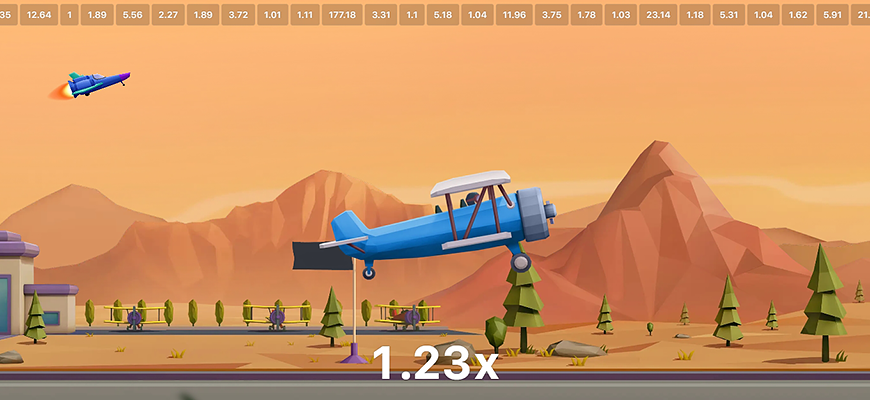Viewport: 870px width, 400px height.
Task: Select the 1.78 multiplier chip
Action: click(x=587, y=16)
